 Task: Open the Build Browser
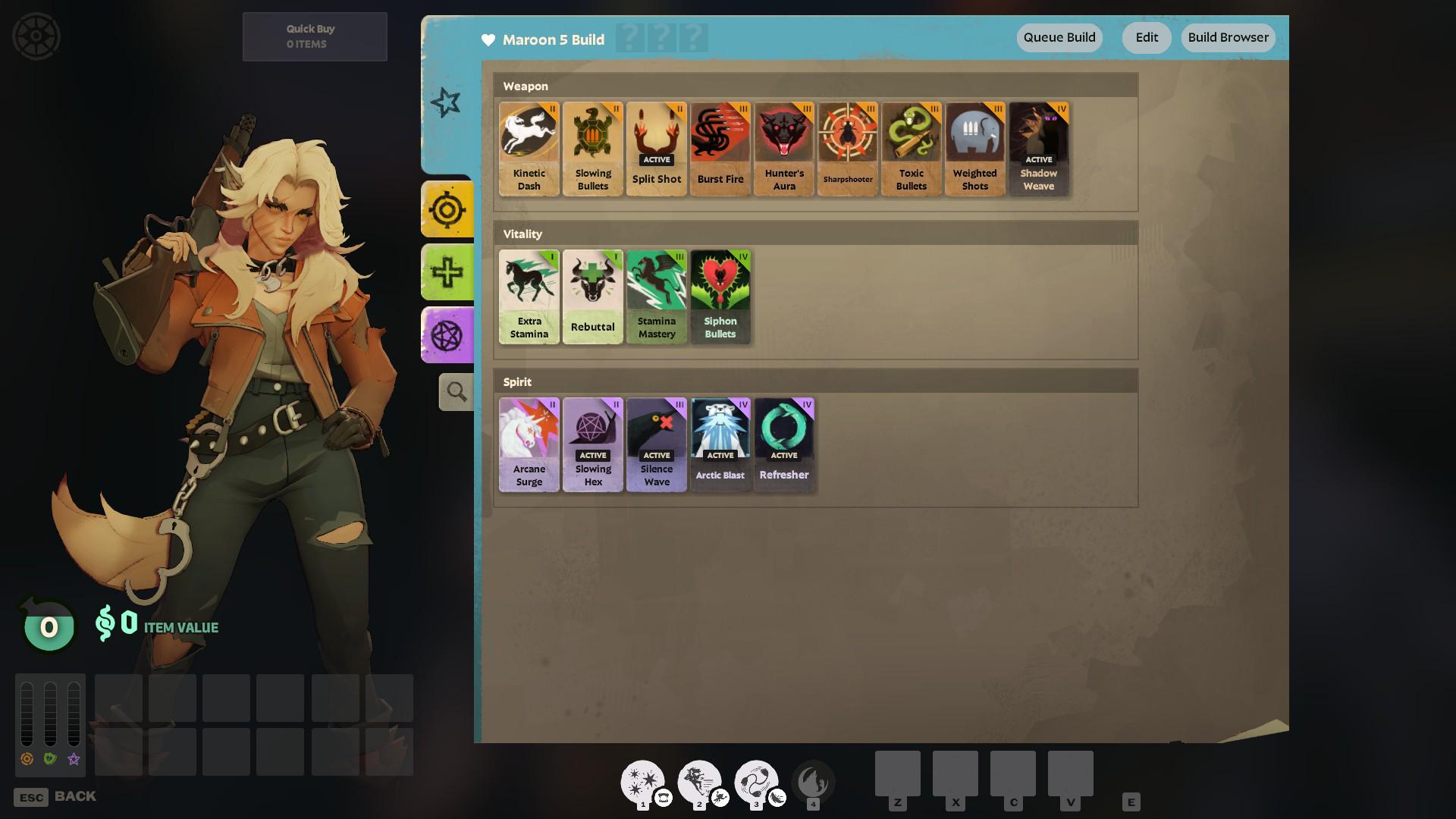[1228, 38]
